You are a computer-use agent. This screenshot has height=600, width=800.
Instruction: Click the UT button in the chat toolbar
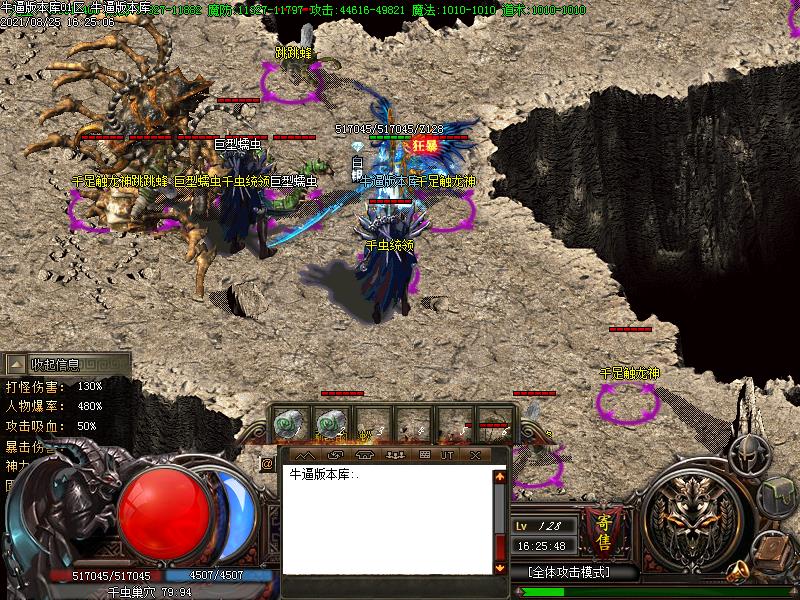pyautogui.click(x=447, y=455)
